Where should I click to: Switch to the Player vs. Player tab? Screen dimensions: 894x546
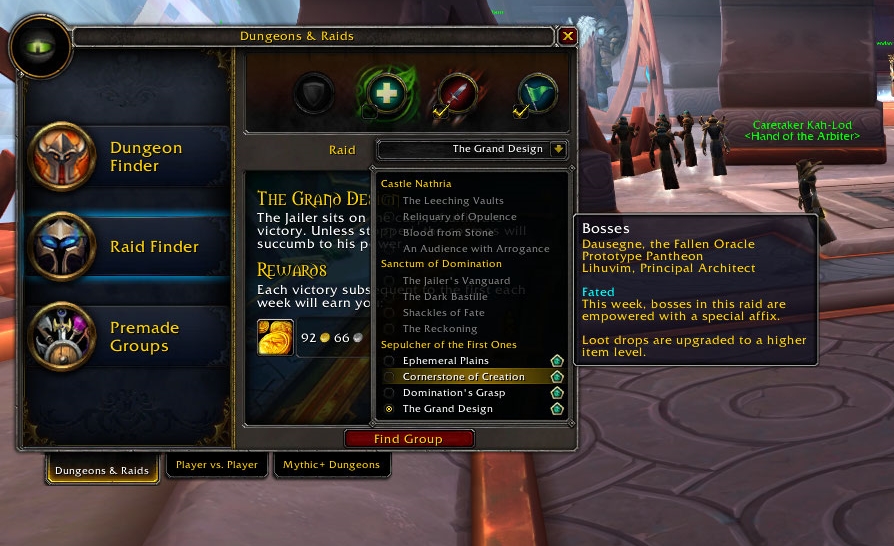click(217, 465)
